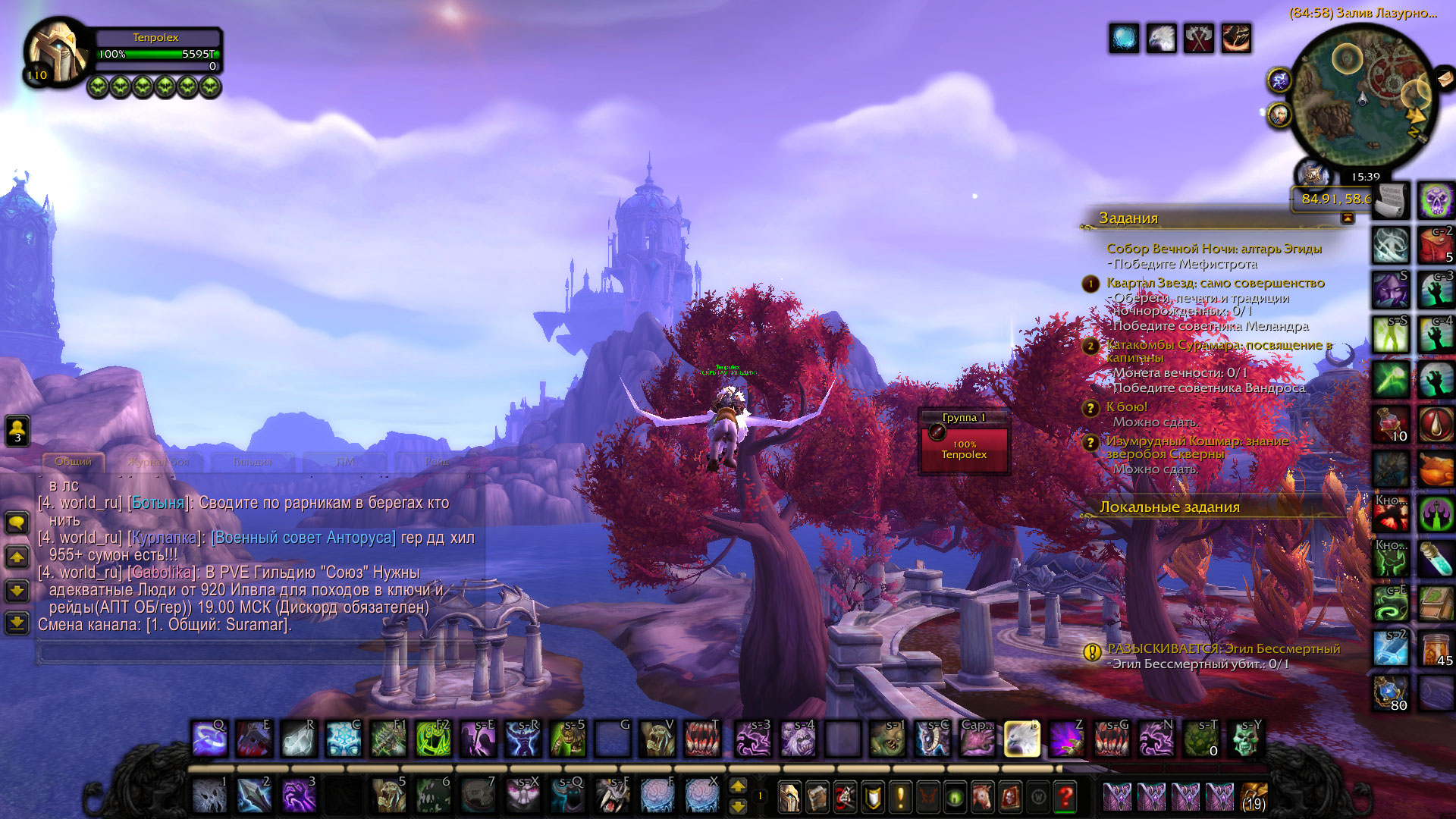This screenshot has height=819, width=1456.
Task: Open the mail envelope icon by minimap
Action: click(1445, 78)
